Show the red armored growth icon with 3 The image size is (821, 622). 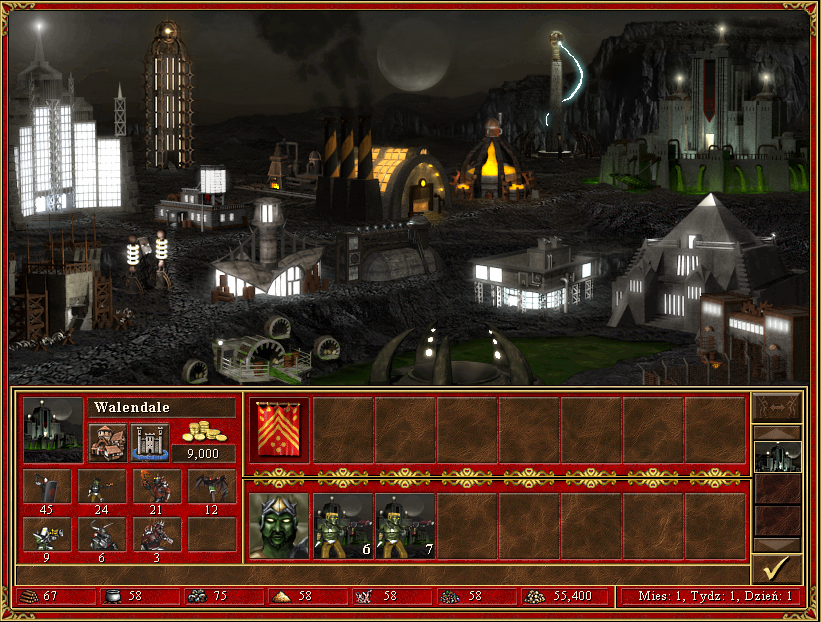tap(157, 533)
